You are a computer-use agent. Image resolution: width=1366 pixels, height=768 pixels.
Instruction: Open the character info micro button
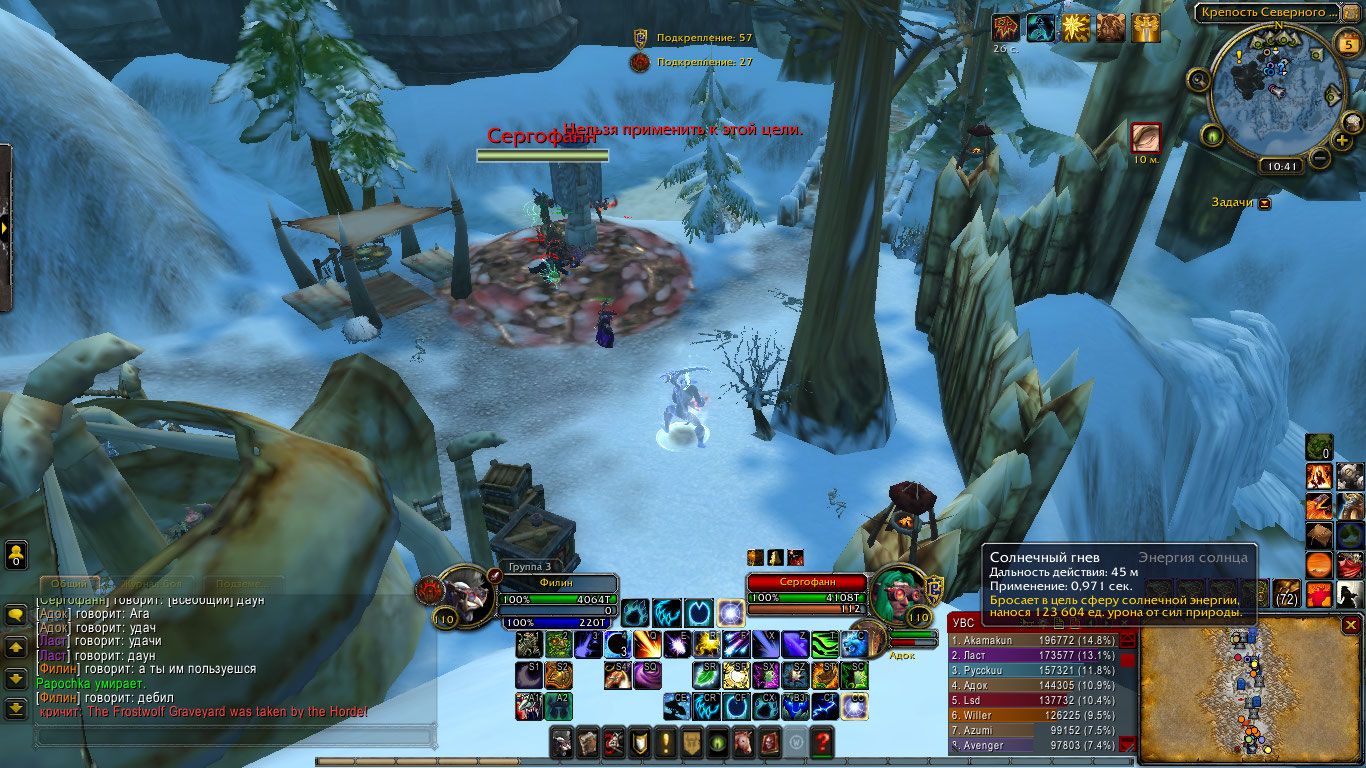pyautogui.click(x=561, y=742)
